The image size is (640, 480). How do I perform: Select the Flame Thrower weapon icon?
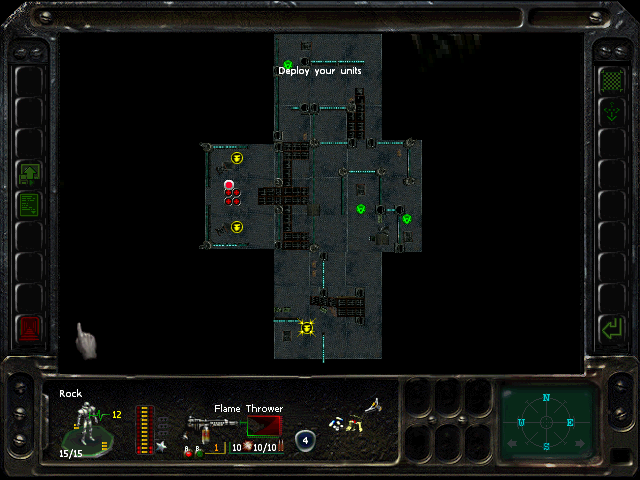click(x=217, y=427)
